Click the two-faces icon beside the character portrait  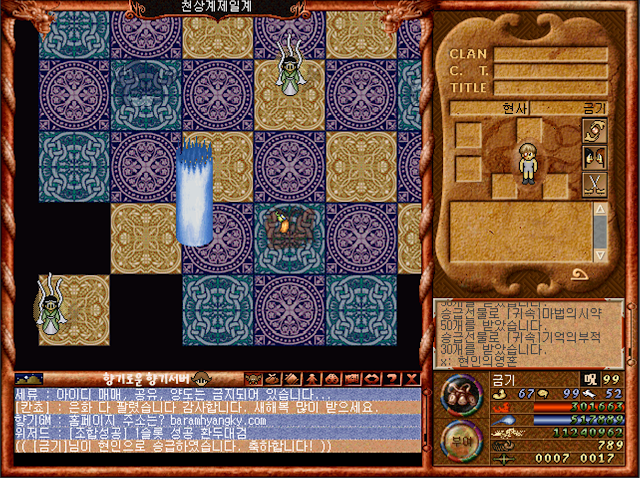(594, 157)
